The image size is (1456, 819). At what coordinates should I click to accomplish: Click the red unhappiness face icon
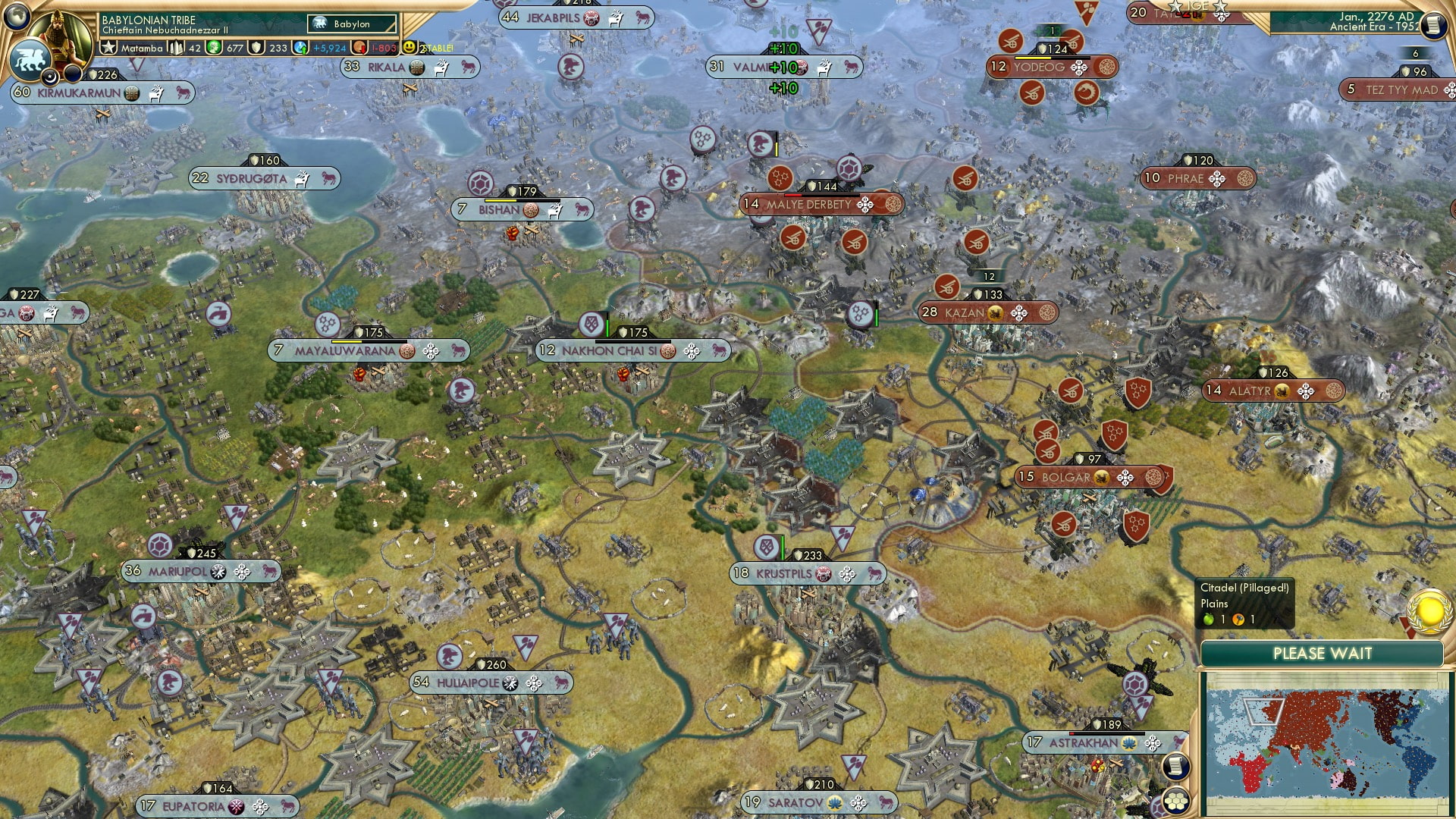358,48
